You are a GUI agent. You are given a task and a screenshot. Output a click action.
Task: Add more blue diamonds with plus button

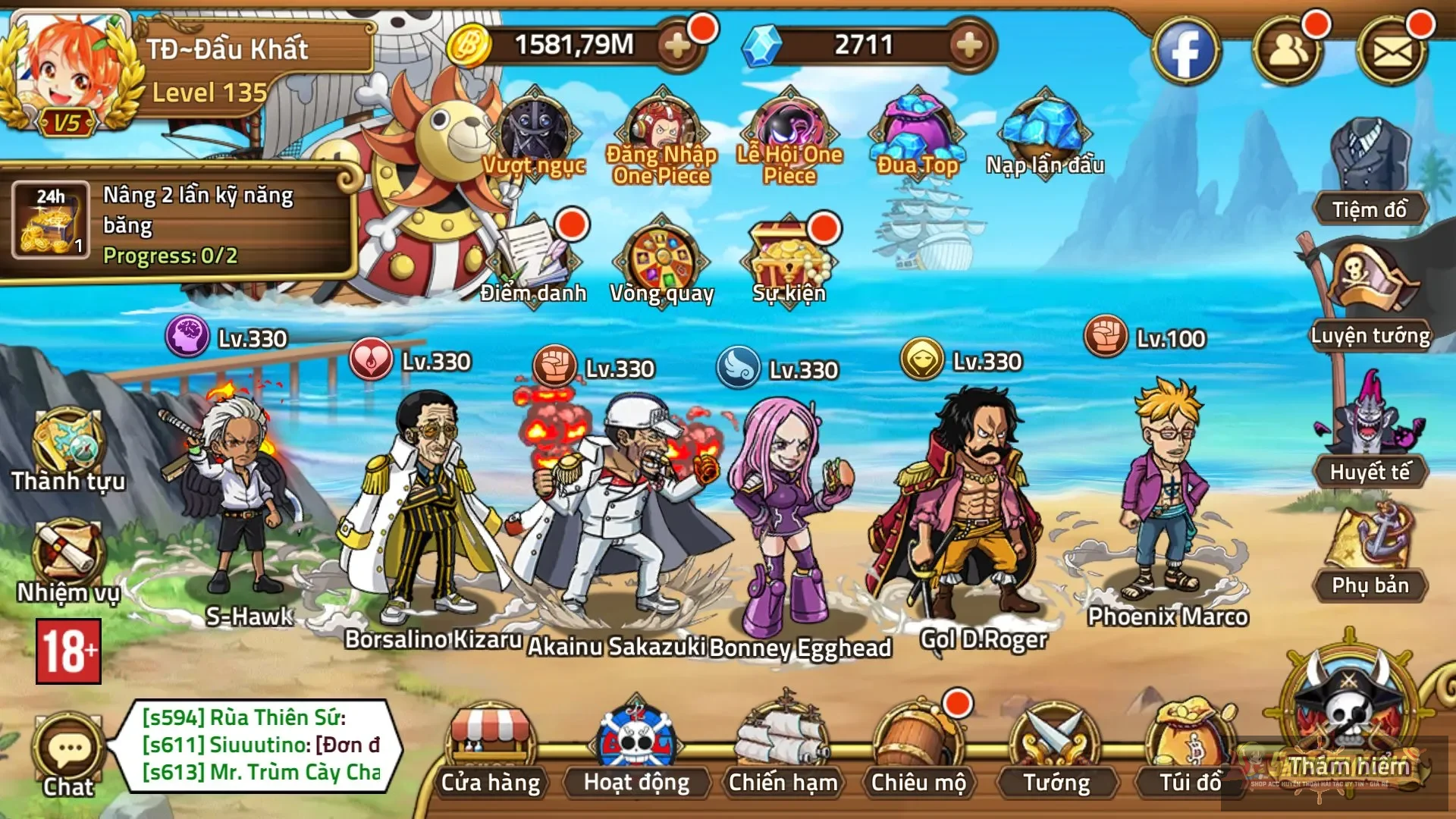point(968,45)
